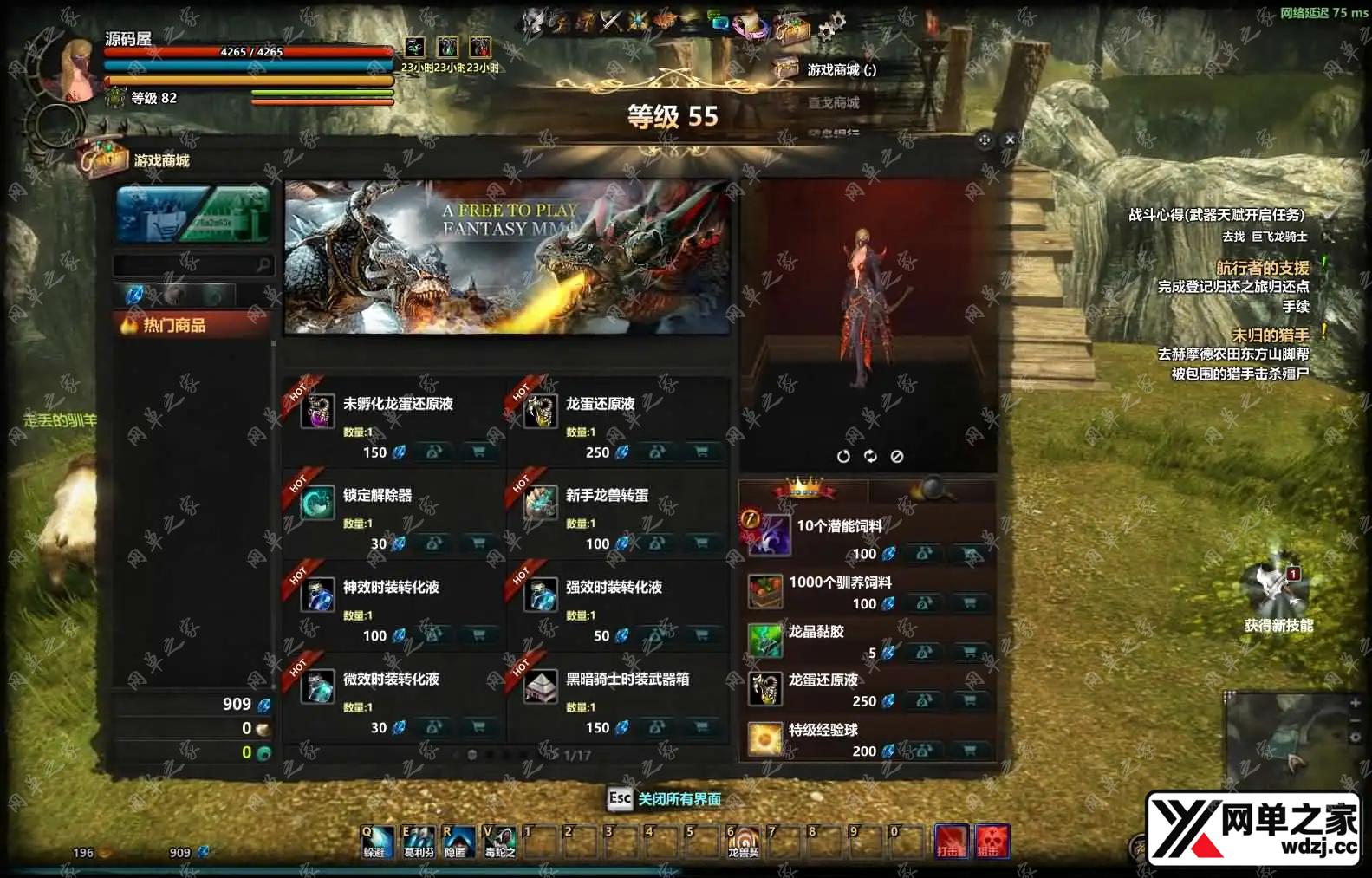
Task: Open the 游戏商城 menu entry
Action: 840,70
